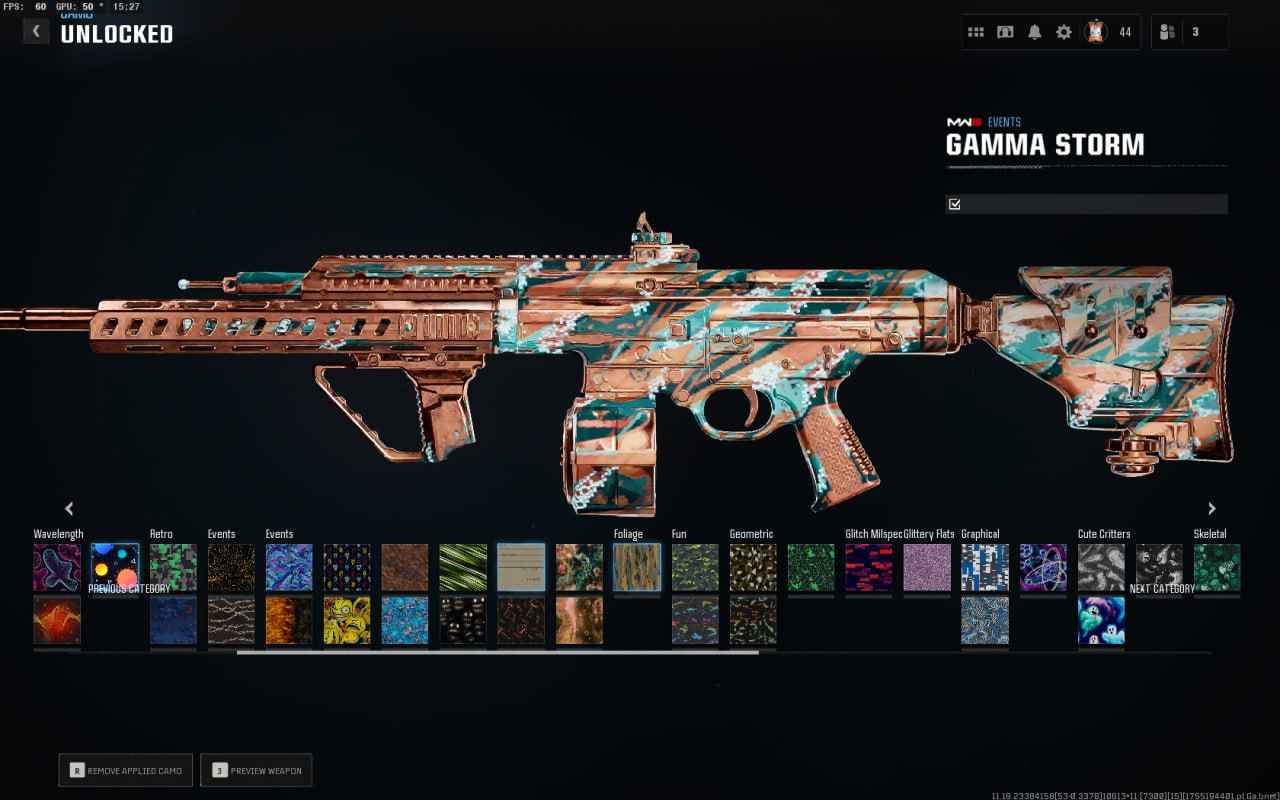Screen dimensions: 1280x800
Task: Pick the ghosts camo under Cute Critters
Action: pyautogui.click(x=1101, y=620)
